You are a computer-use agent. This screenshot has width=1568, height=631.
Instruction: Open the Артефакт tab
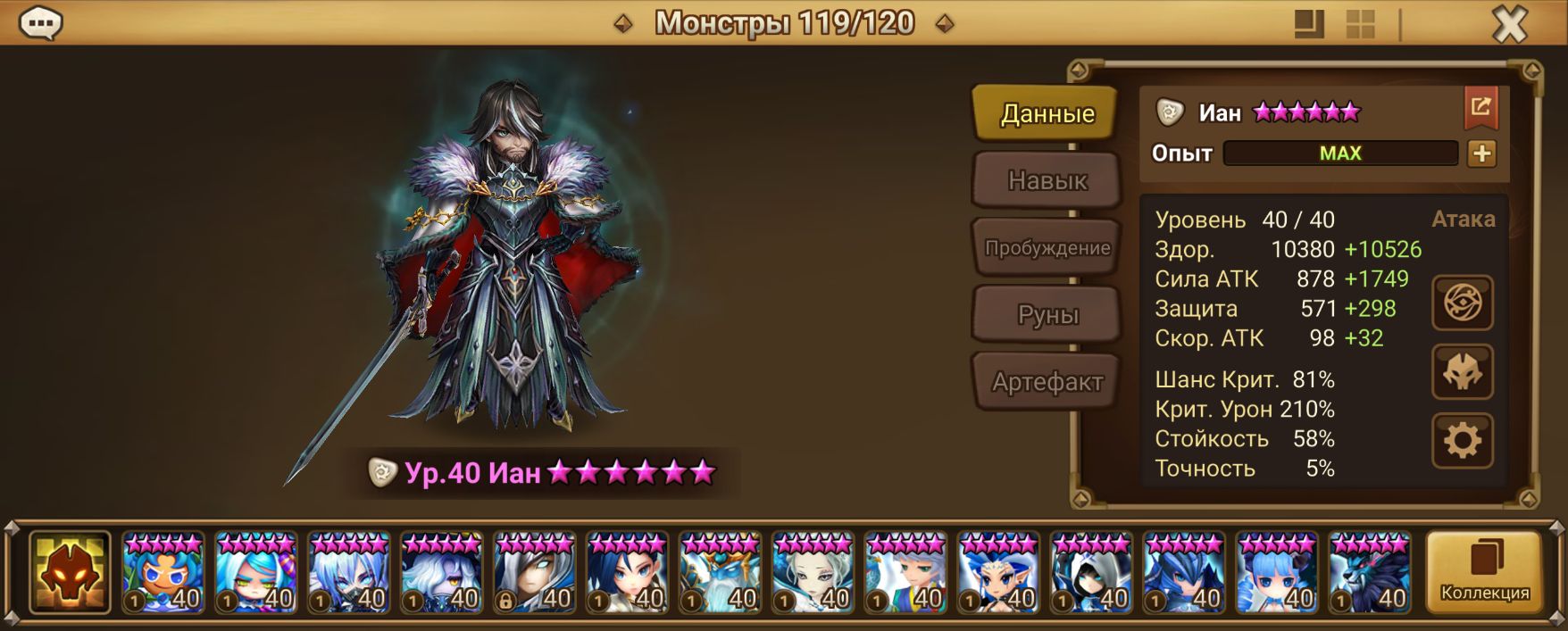click(x=1047, y=382)
